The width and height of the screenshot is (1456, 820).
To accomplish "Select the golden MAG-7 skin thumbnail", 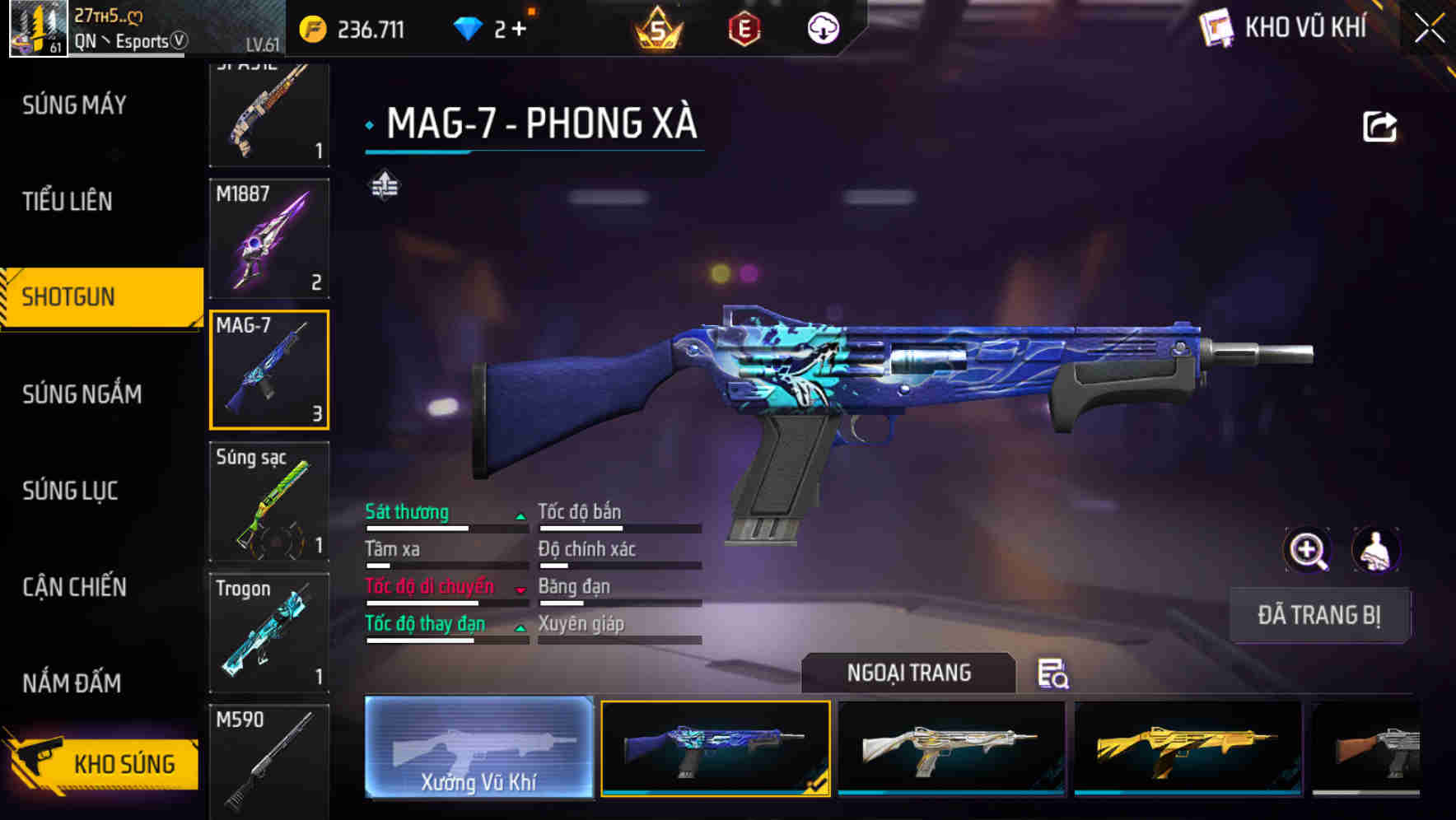I will coord(1187,749).
